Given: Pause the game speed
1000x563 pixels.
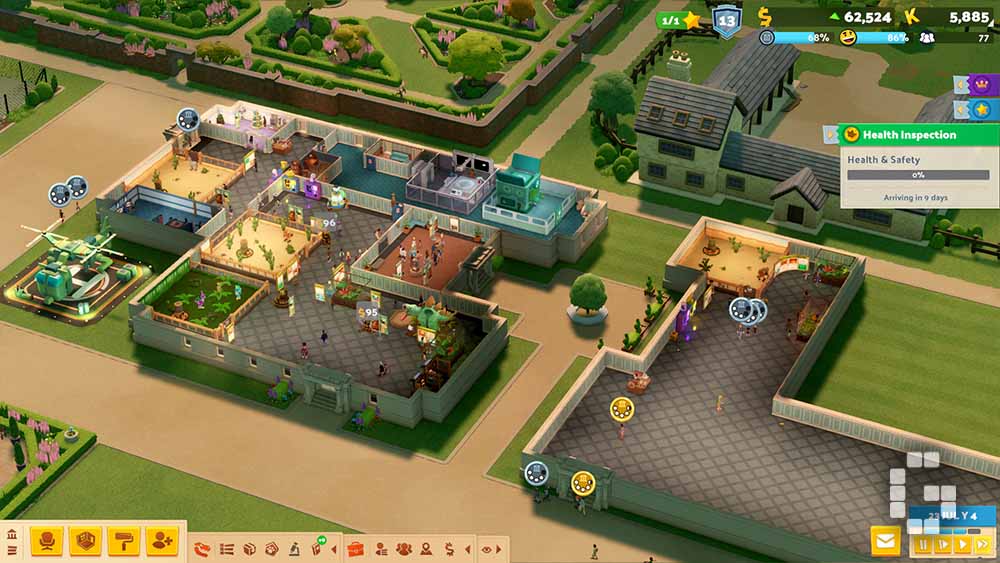Looking at the screenshot, I should (922, 545).
